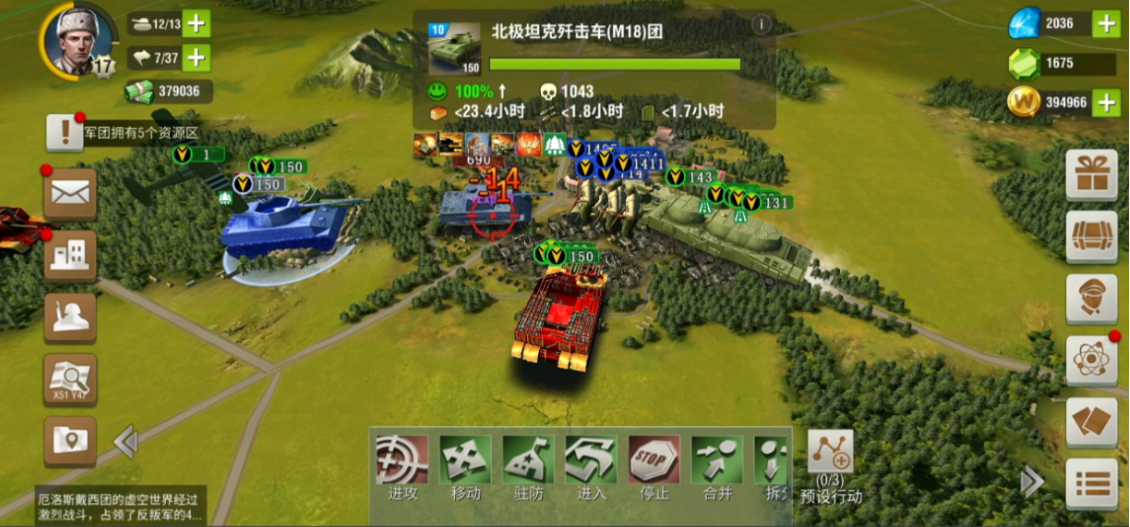Open 预设行动 preset actions
The width and height of the screenshot is (1130, 527).
tap(830, 466)
